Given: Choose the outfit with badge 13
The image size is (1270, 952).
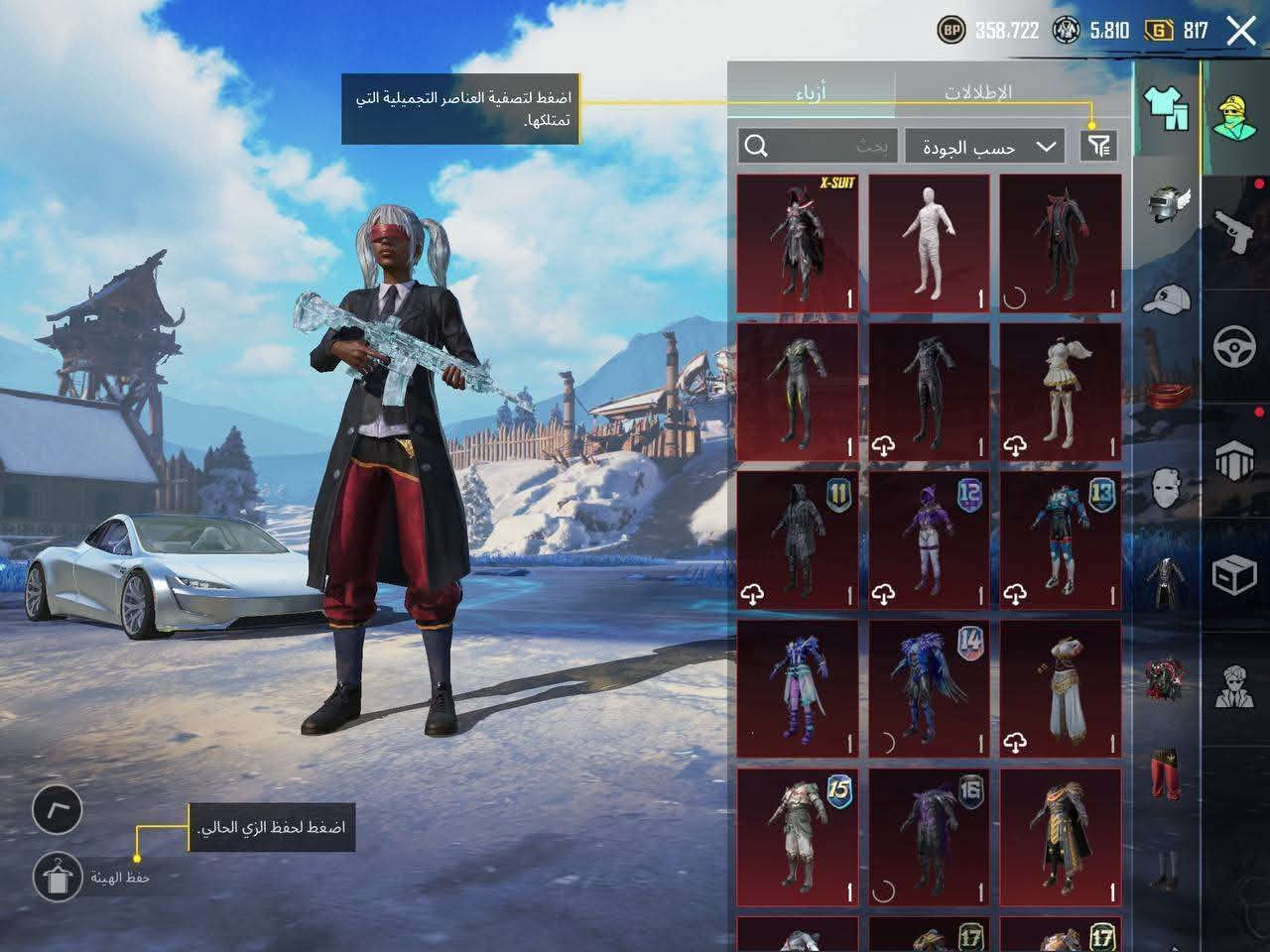Looking at the screenshot, I should click(x=1061, y=539).
